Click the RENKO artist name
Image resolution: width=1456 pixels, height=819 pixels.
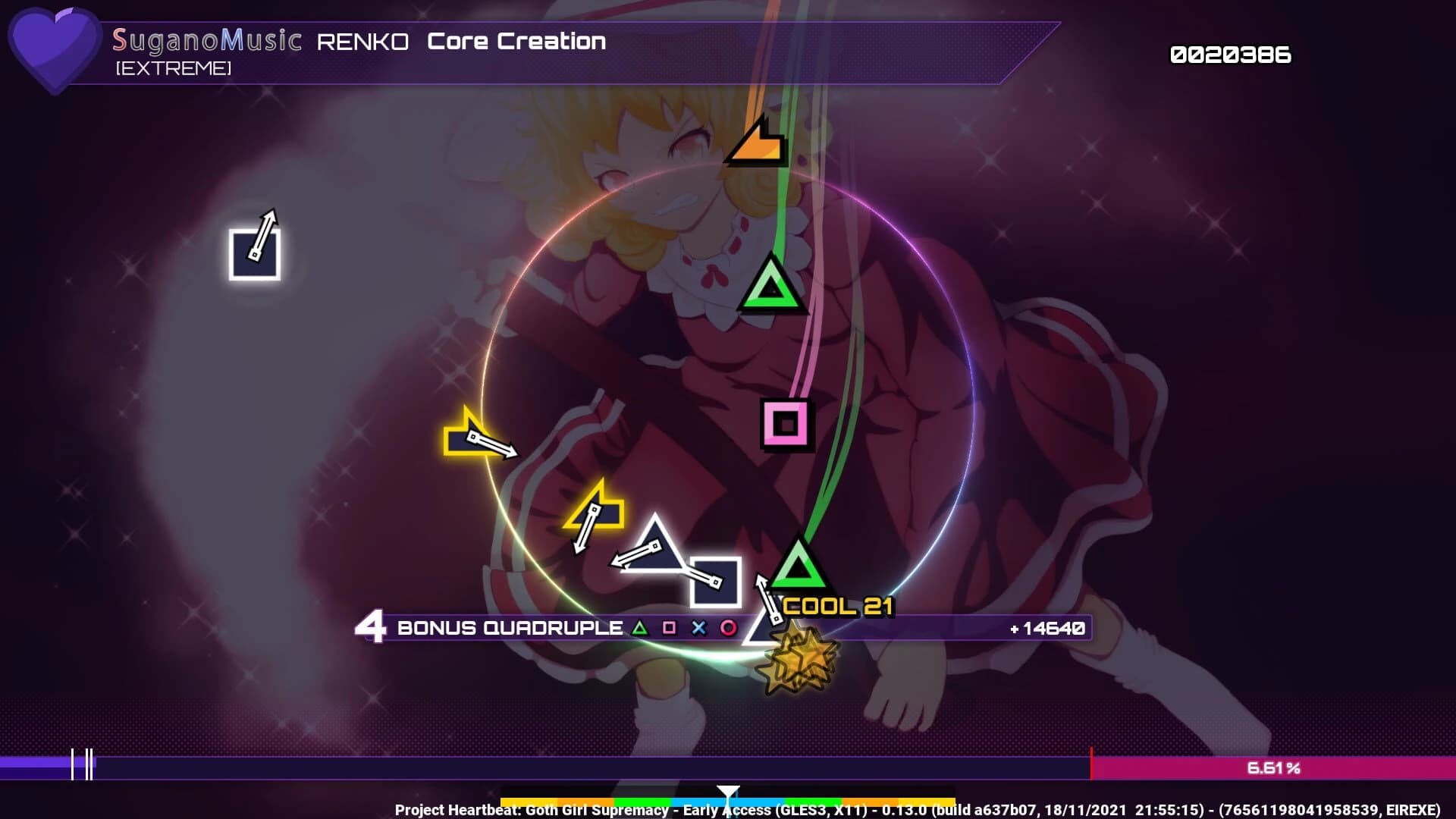[x=362, y=42]
